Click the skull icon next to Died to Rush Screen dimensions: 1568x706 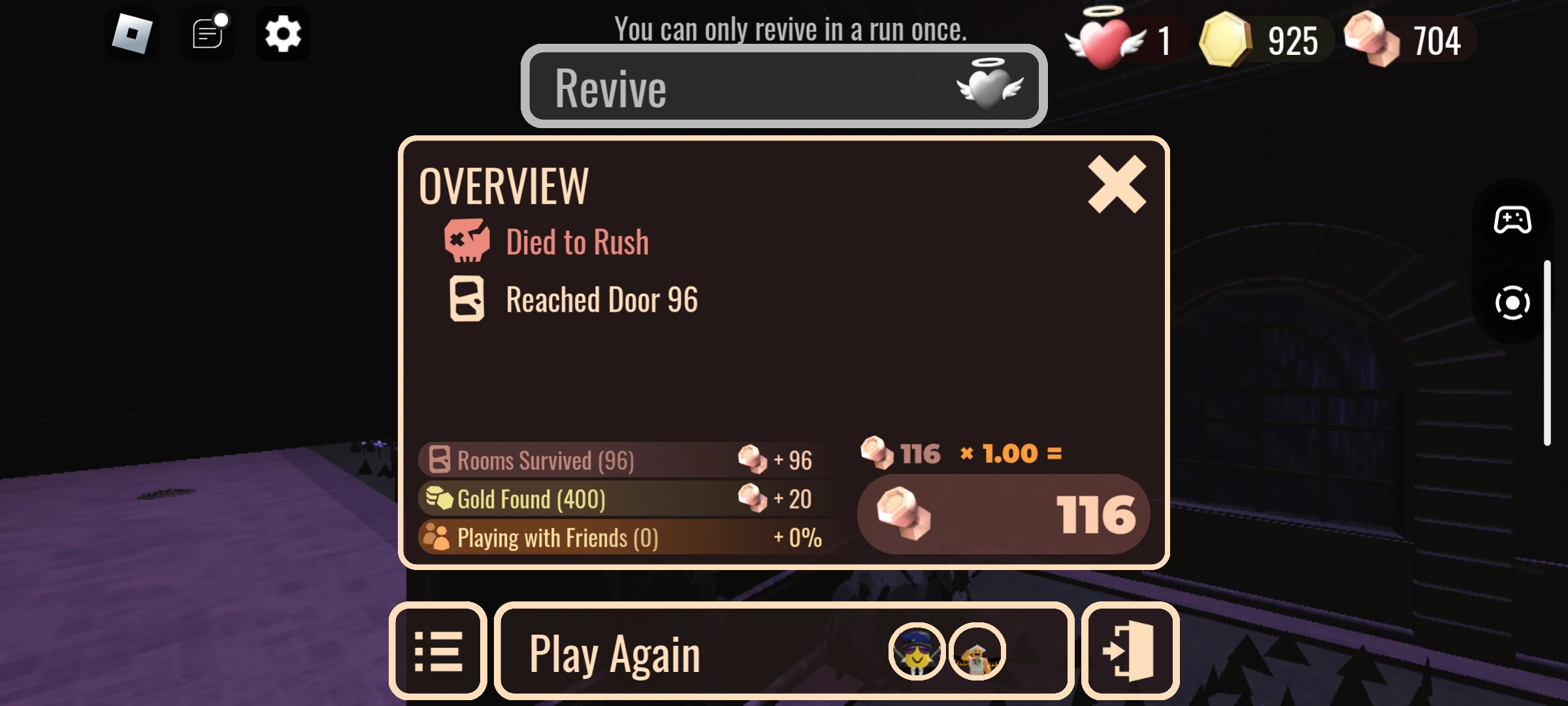(466, 241)
